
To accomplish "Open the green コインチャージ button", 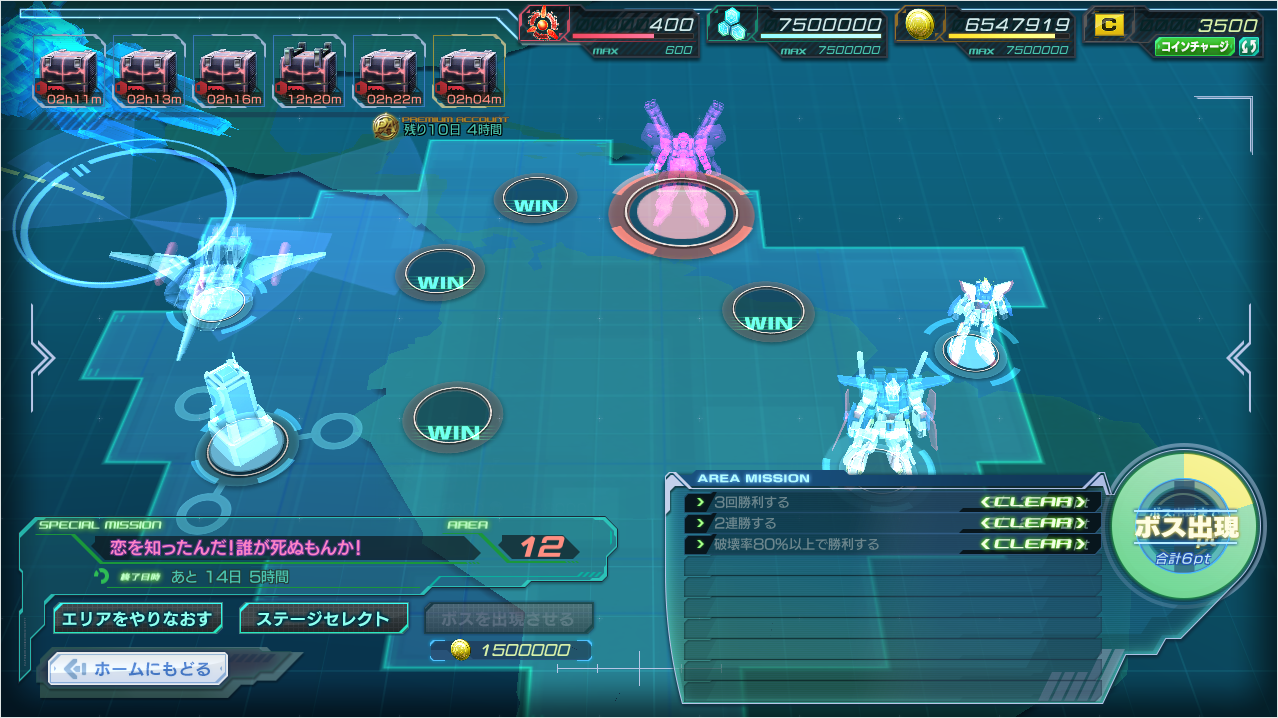I will coord(1195,47).
